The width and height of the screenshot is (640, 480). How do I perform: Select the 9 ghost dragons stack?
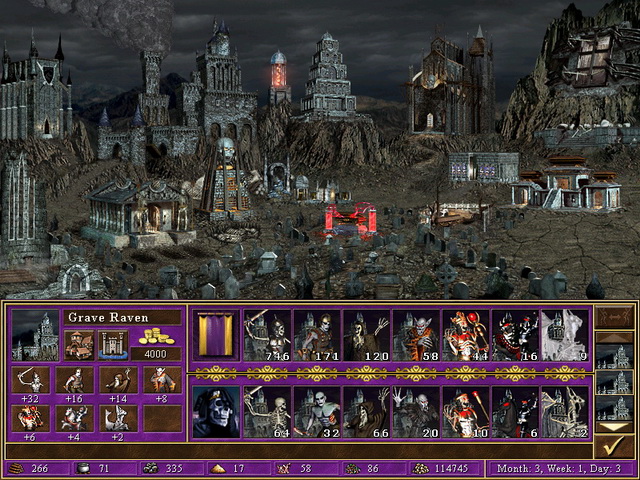564,335
